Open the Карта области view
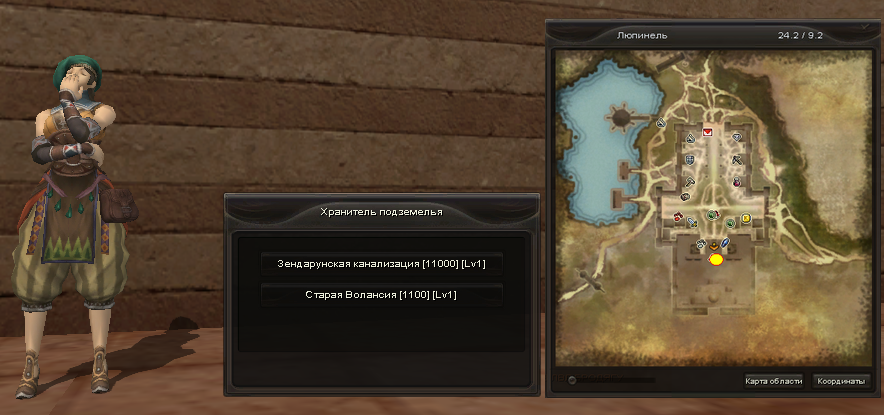 [773, 381]
